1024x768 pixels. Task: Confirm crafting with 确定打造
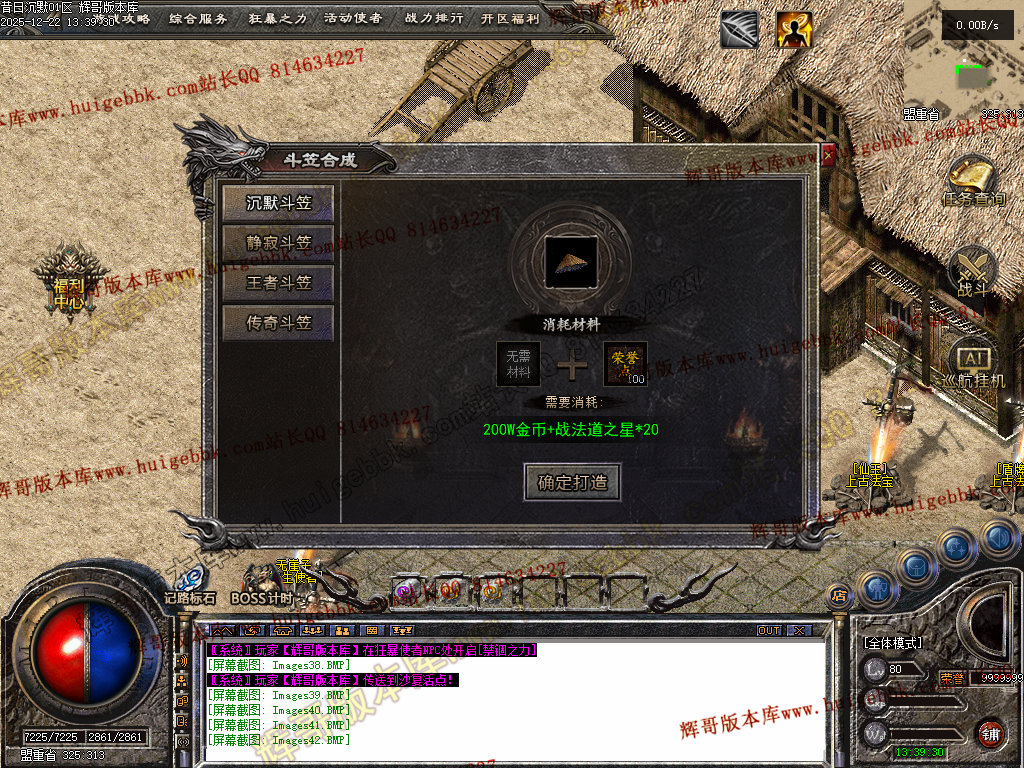tap(572, 482)
